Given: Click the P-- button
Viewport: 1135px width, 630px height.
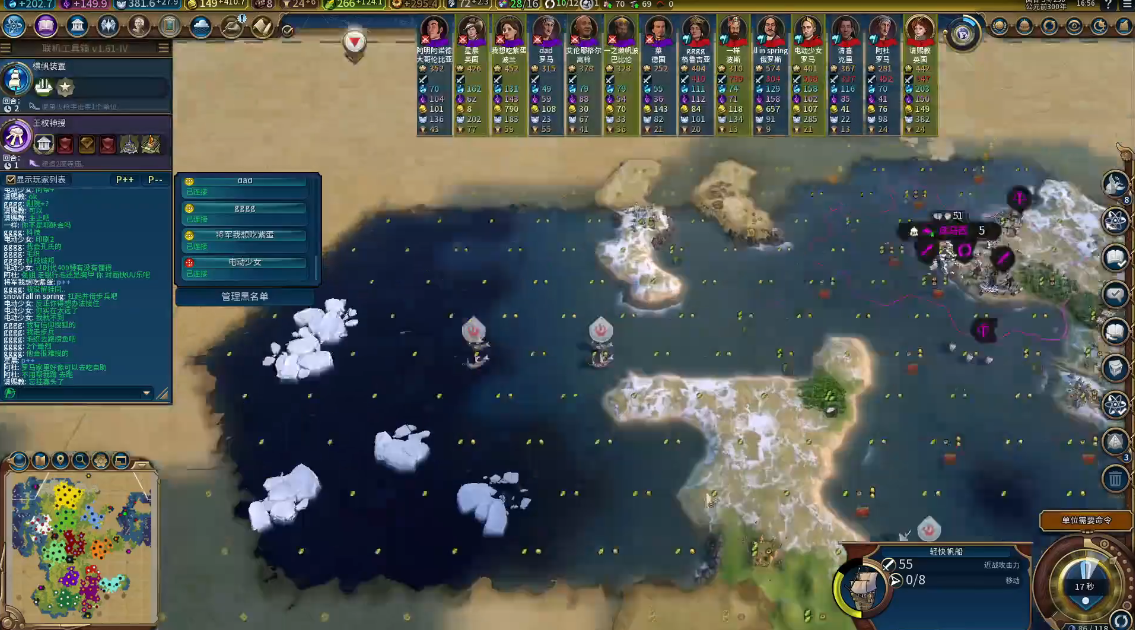Looking at the screenshot, I should [156, 180].
